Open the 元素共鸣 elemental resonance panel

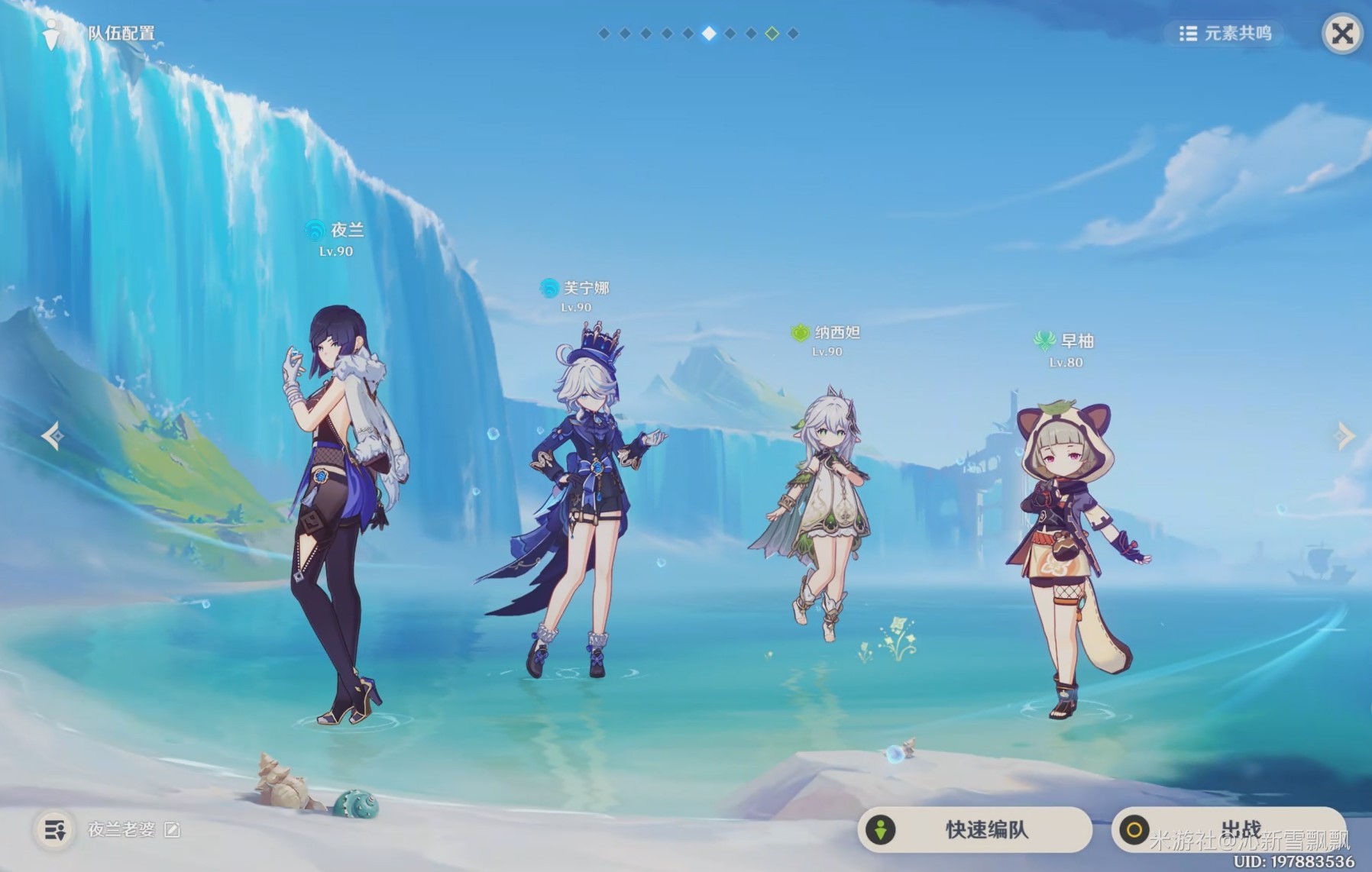(1225, 34)
